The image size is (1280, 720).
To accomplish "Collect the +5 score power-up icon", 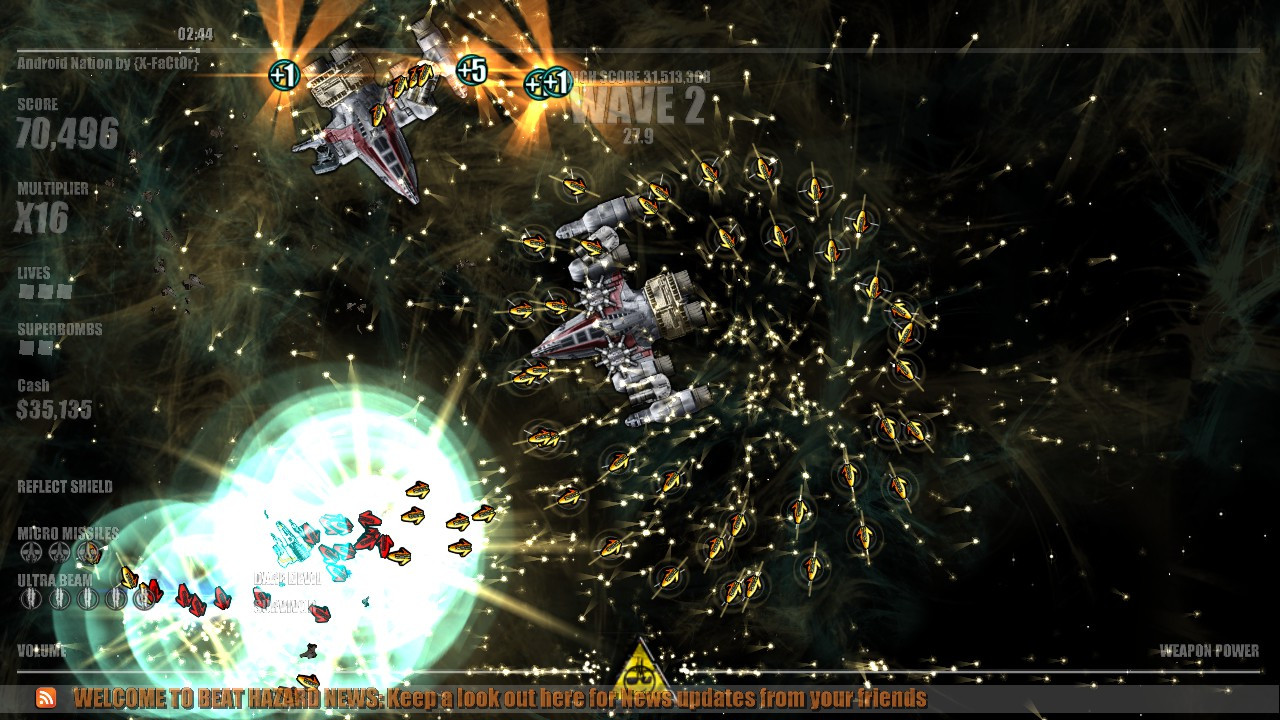I will pos(470,71).
